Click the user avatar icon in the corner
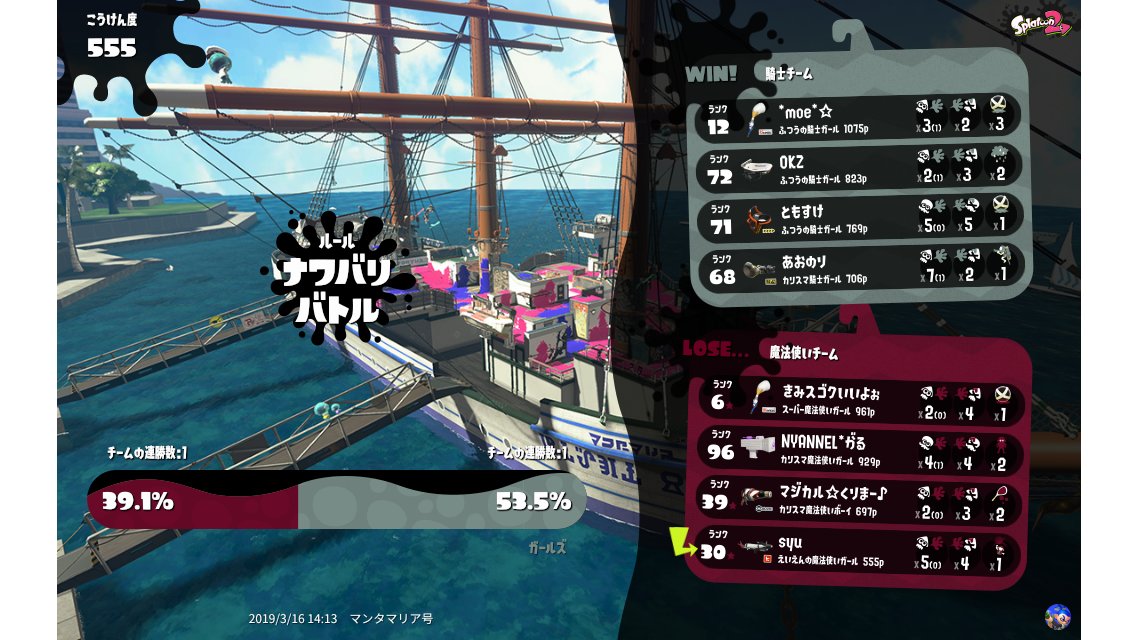The image size is (1138, 640). tap(1057, 616)
